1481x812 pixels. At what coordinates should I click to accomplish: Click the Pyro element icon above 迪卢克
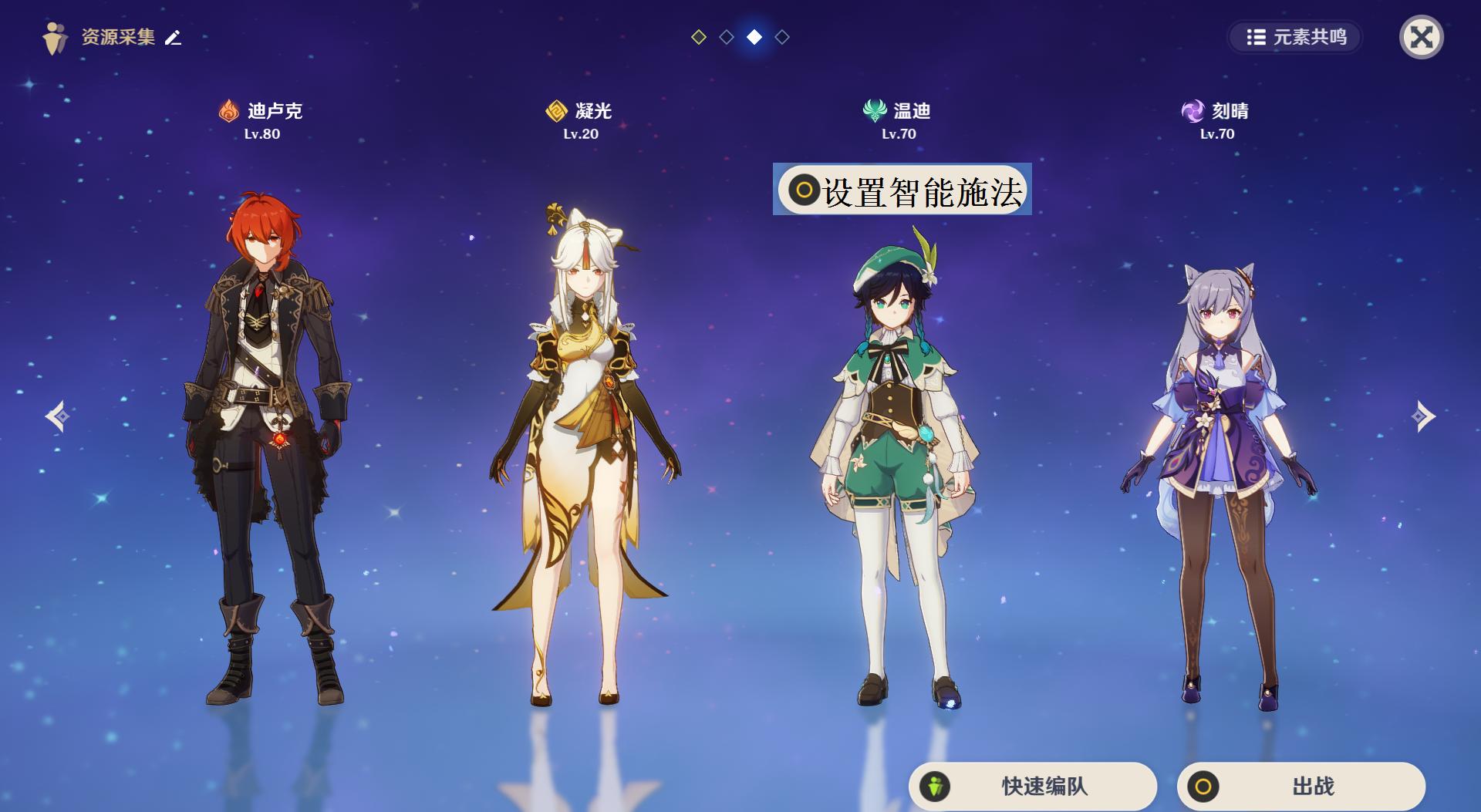228,110
